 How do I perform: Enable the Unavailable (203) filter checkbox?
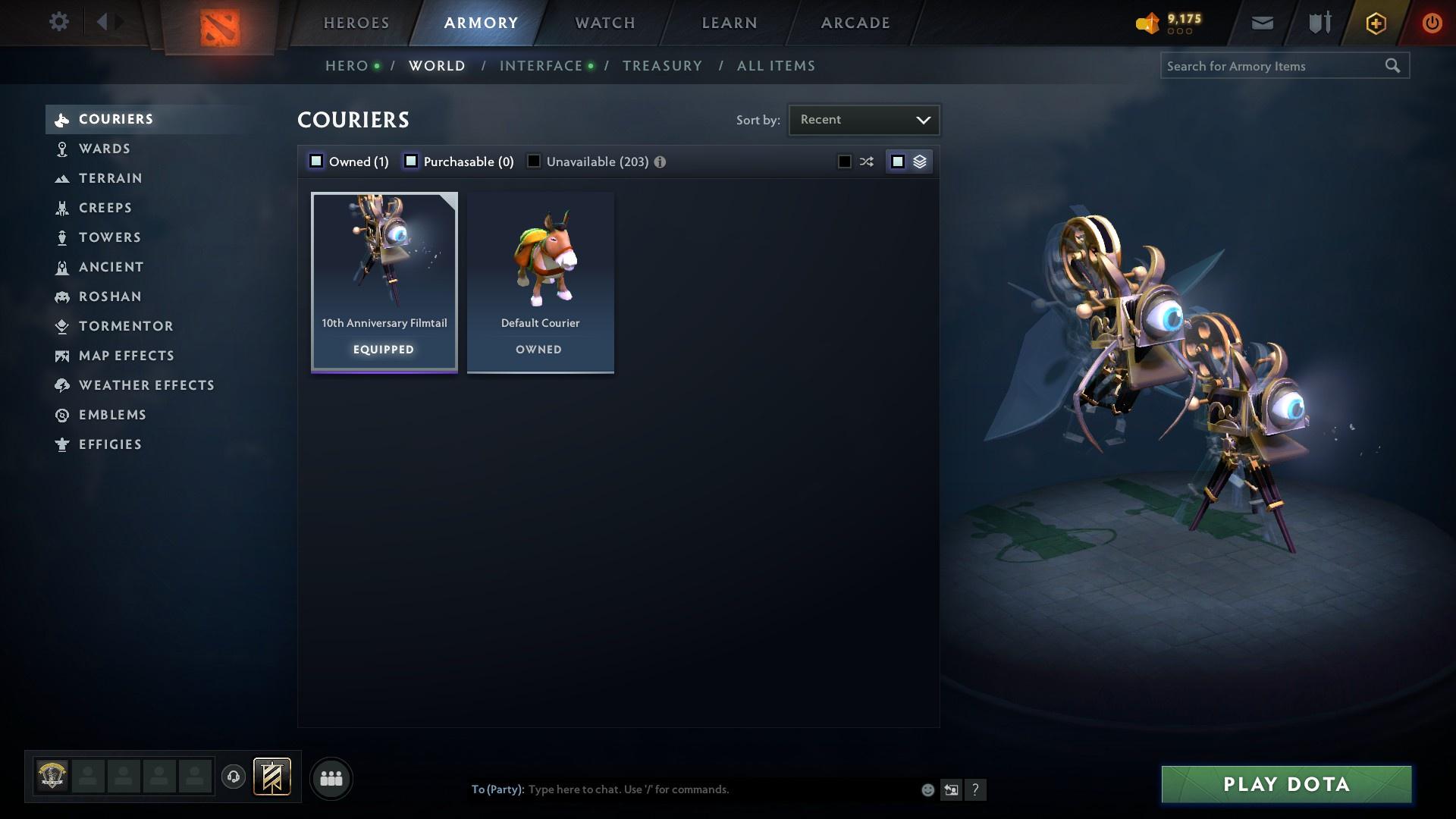click(x=534, y=161)
